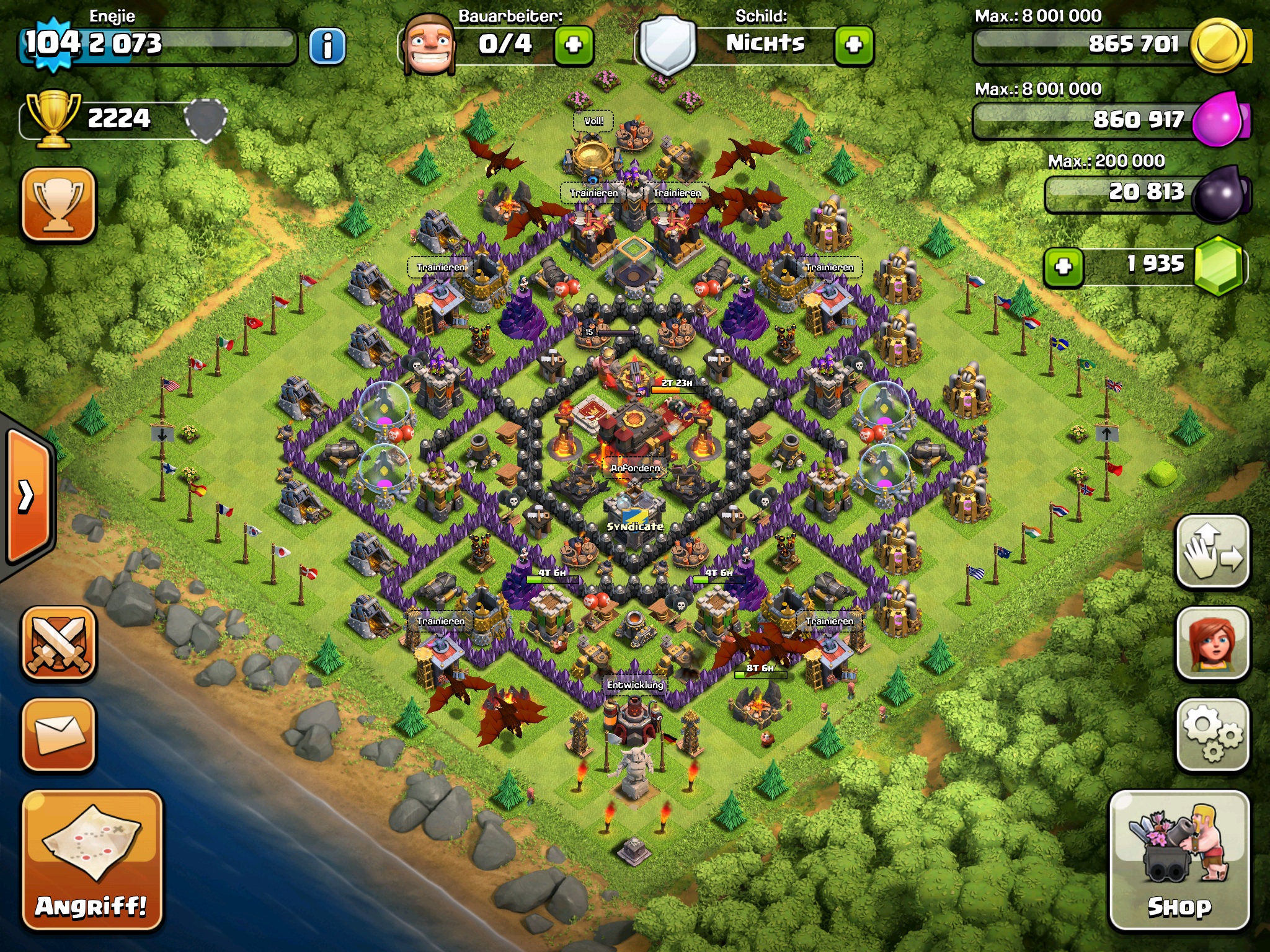Add more gems with the plus button

(x=1064, y=267)
